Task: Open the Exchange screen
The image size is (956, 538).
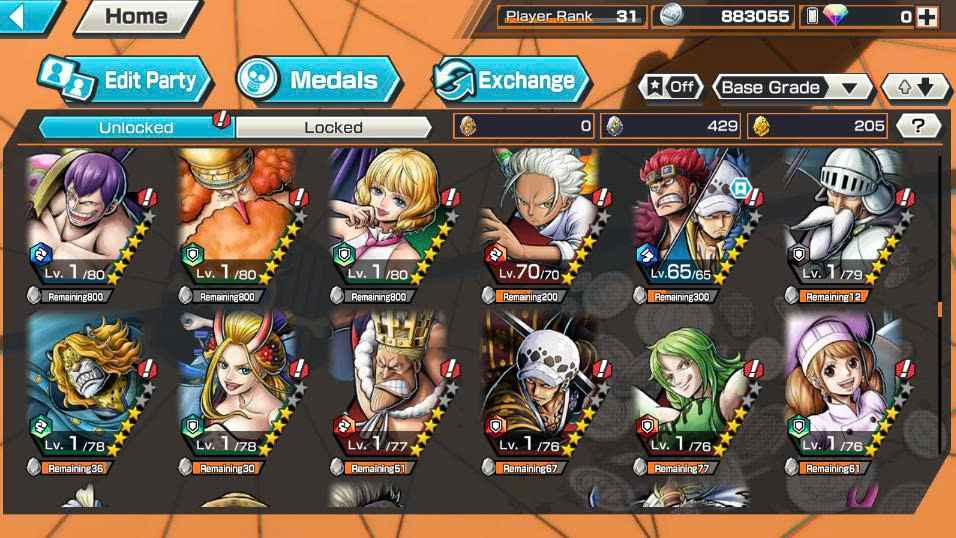Action: pyautogui.click(x=511, y=81)
